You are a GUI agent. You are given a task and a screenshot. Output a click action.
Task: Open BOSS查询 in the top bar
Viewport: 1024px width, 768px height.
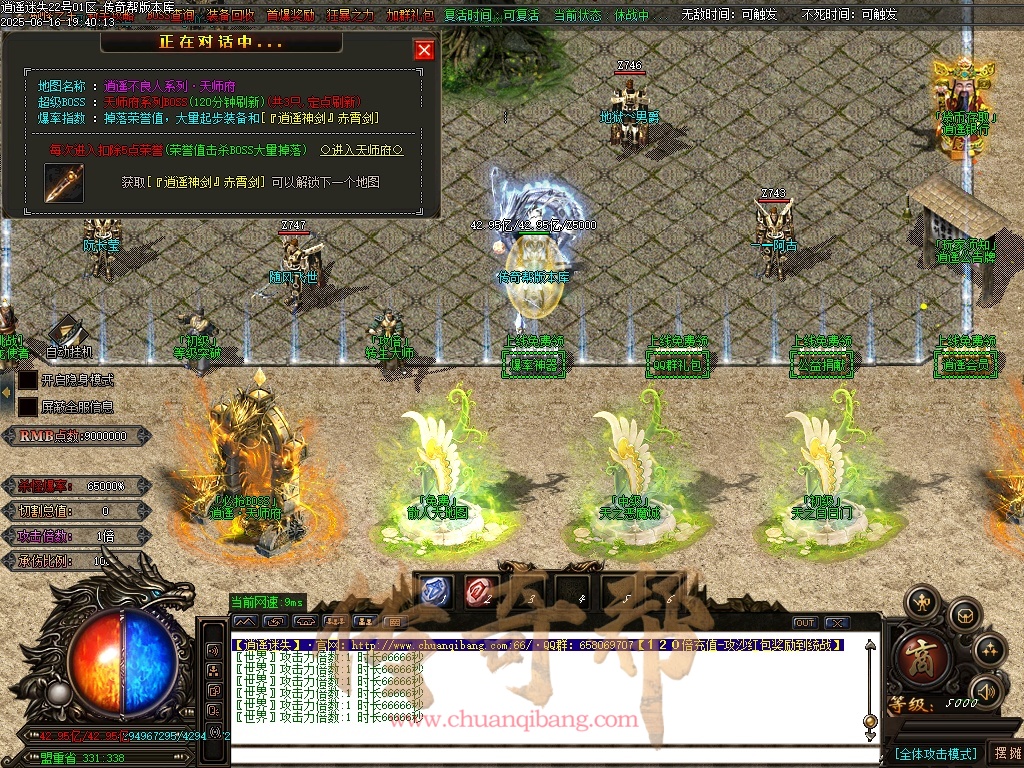[x=171, y=16]
